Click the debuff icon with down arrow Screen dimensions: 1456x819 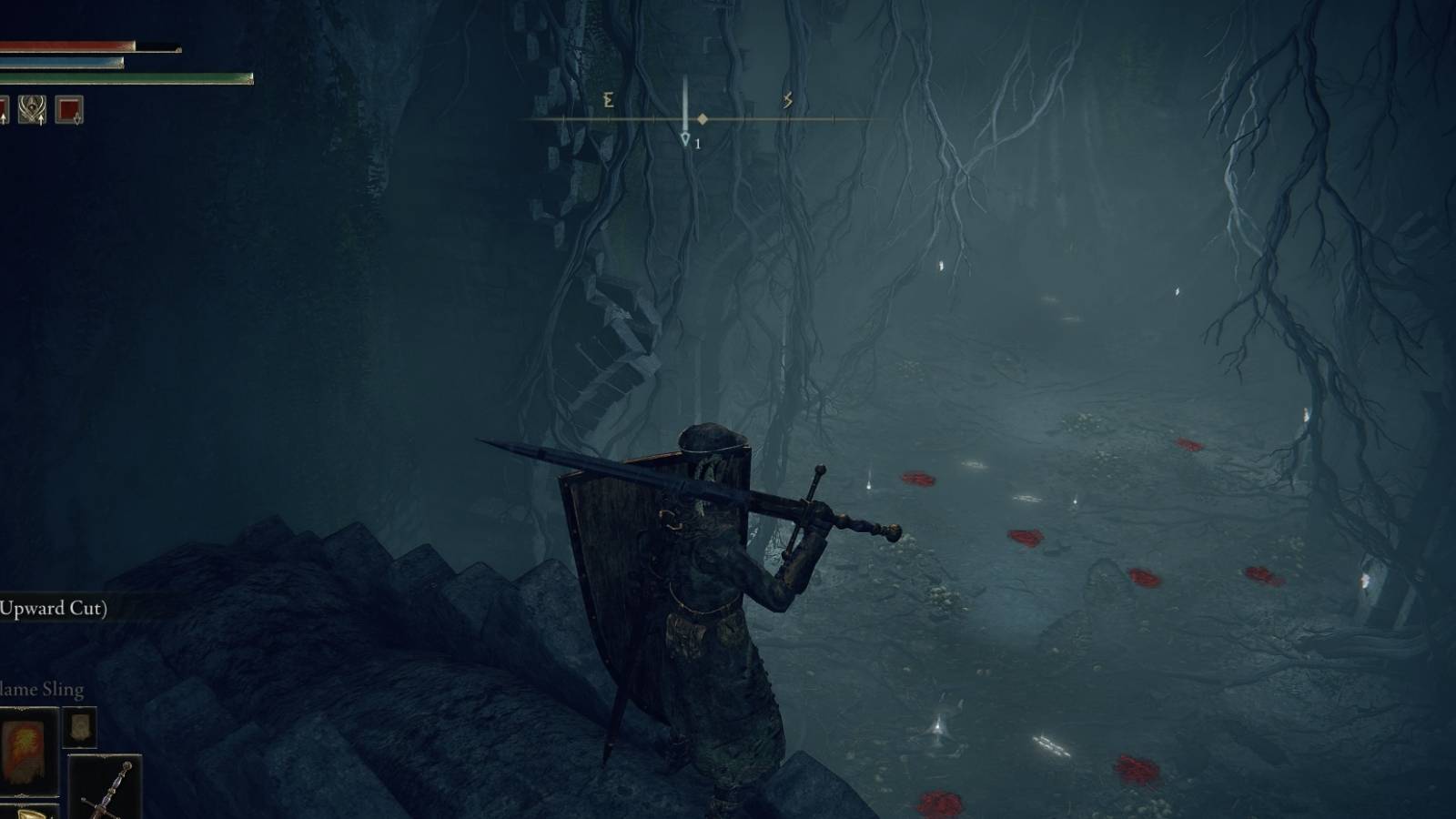67,108
